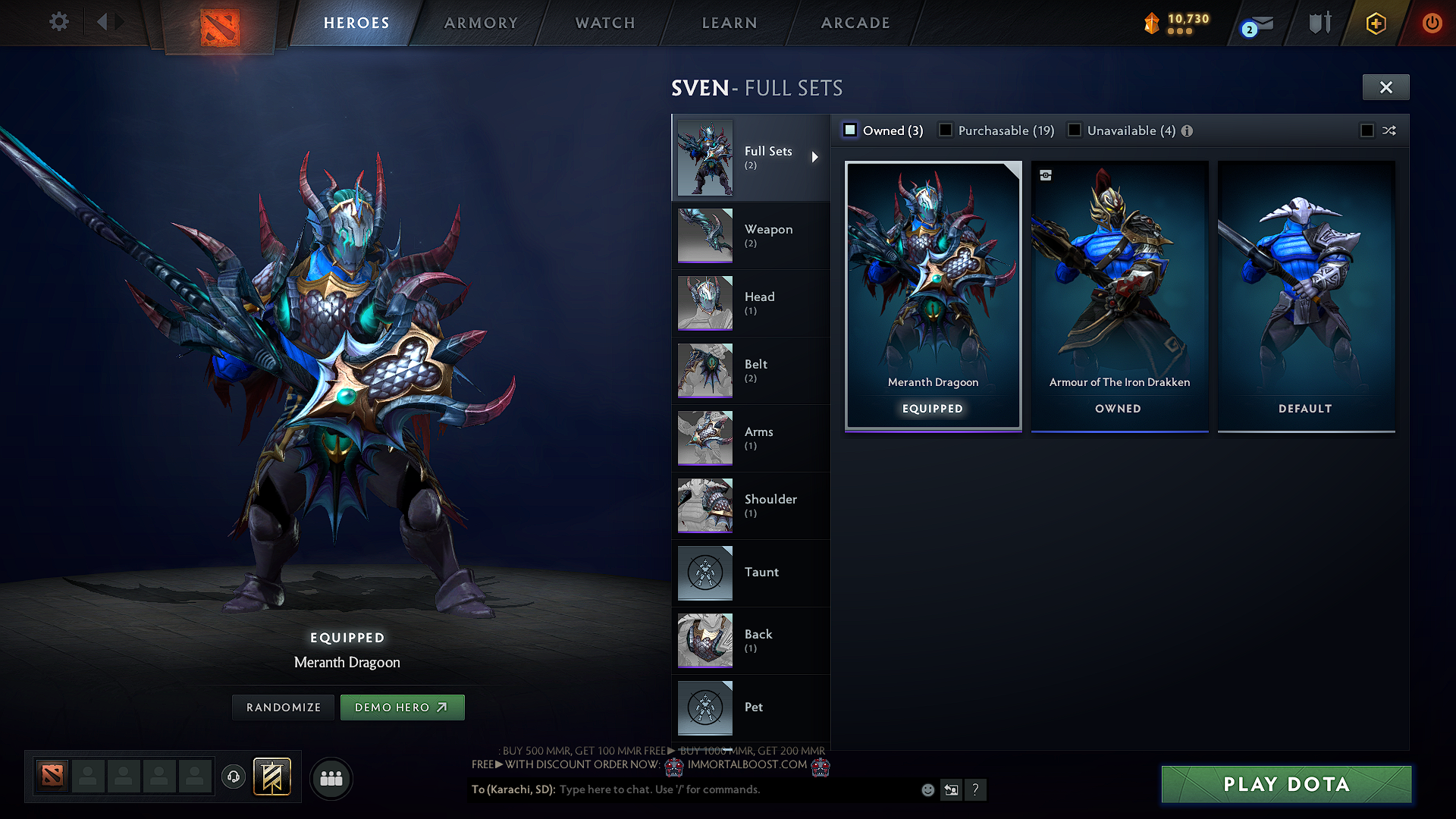
Task: Select the Shoulder slot category
Action: [x=751, y=505]
